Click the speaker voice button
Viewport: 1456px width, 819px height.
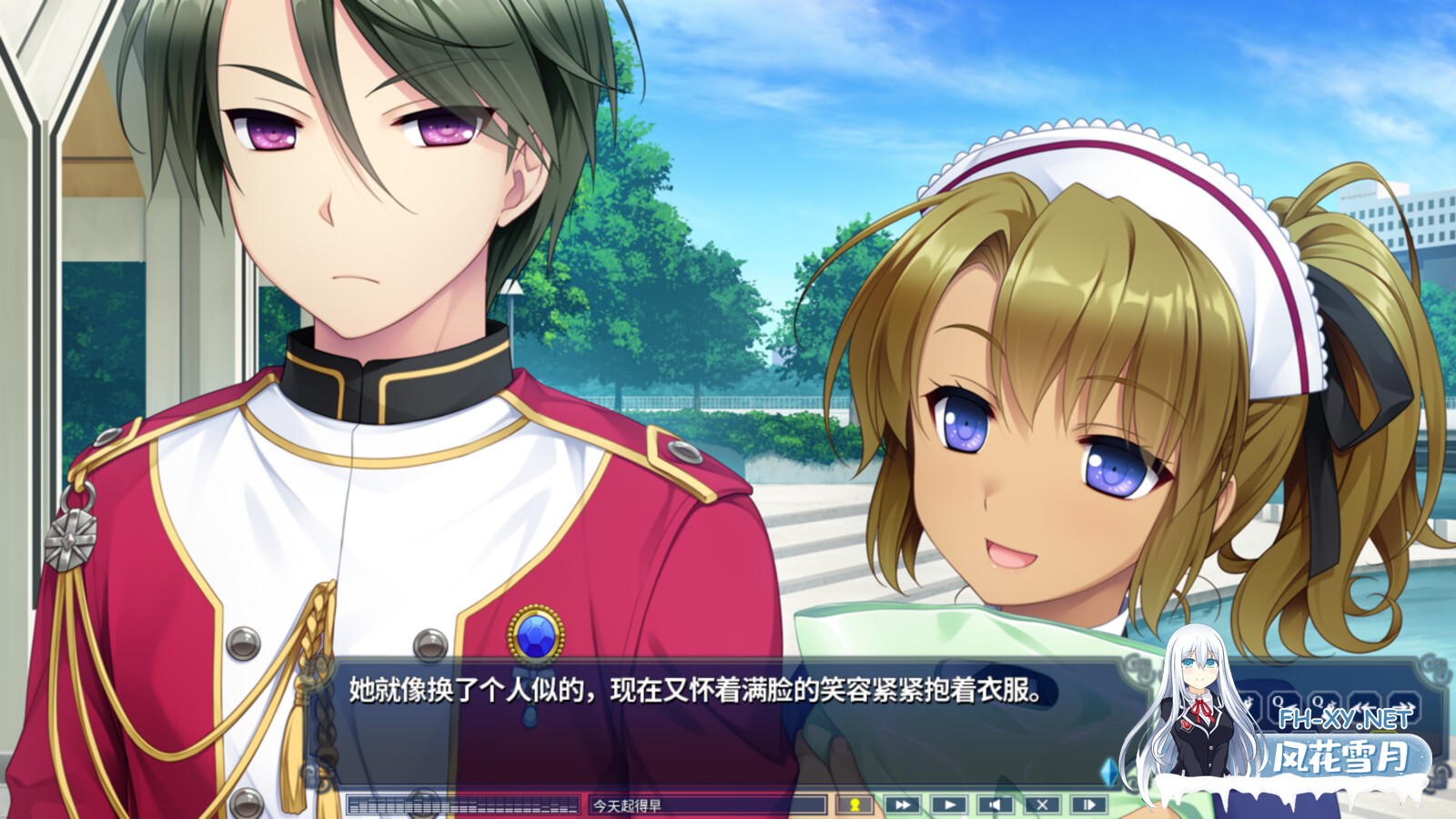(995, 804)
